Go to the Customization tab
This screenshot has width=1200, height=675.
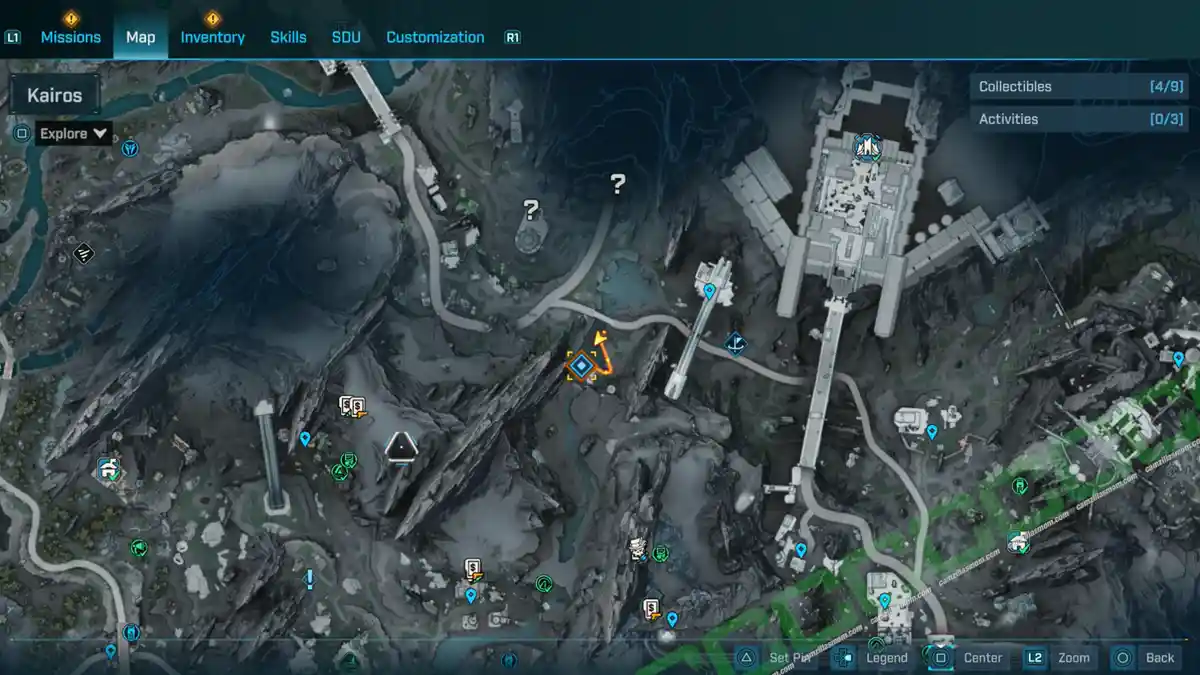tap(435, 37)
